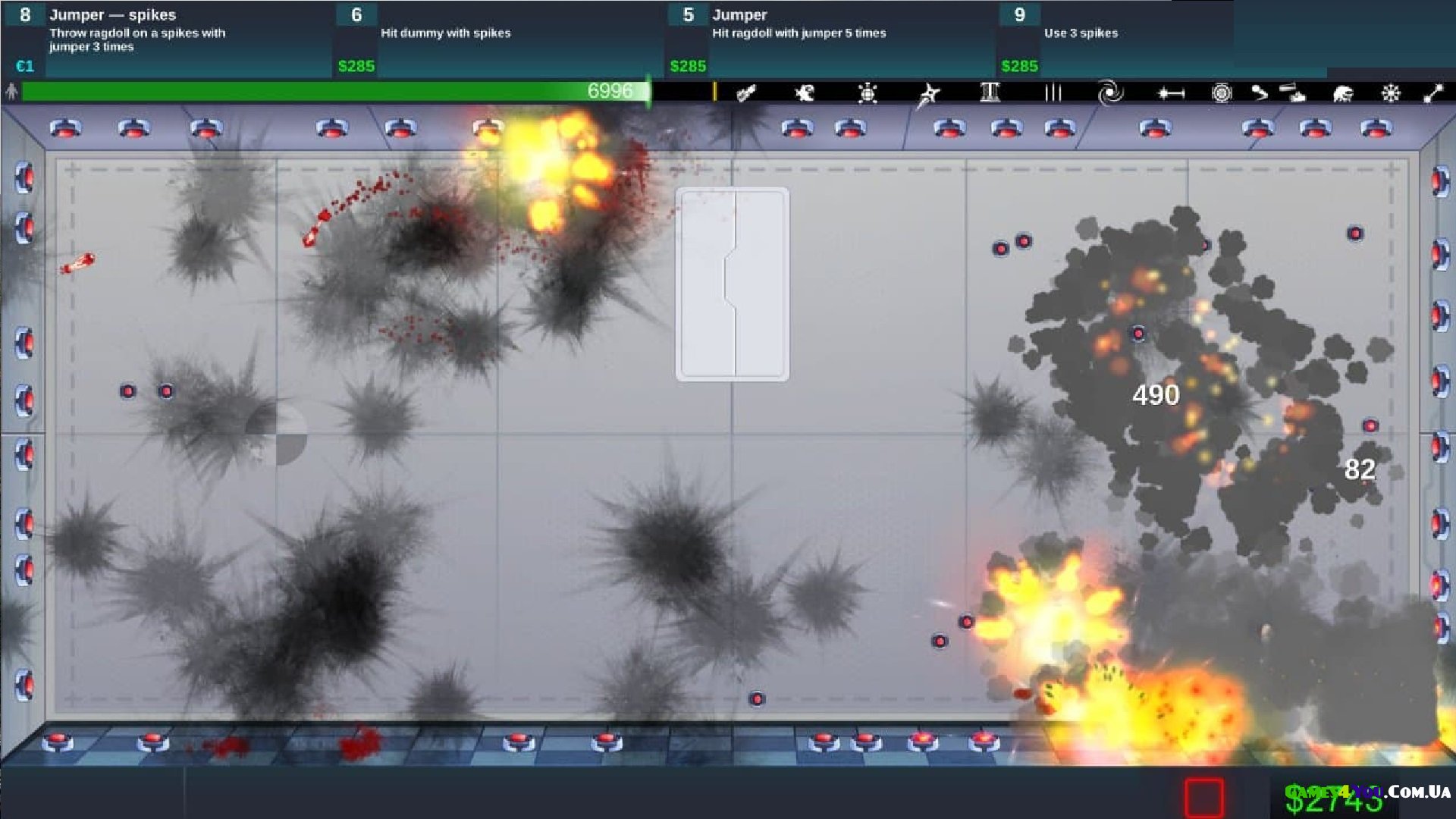1456x819 pixels.
Task: Click the ragdoll figure icon beside health bar
Action: pos(11,92)
